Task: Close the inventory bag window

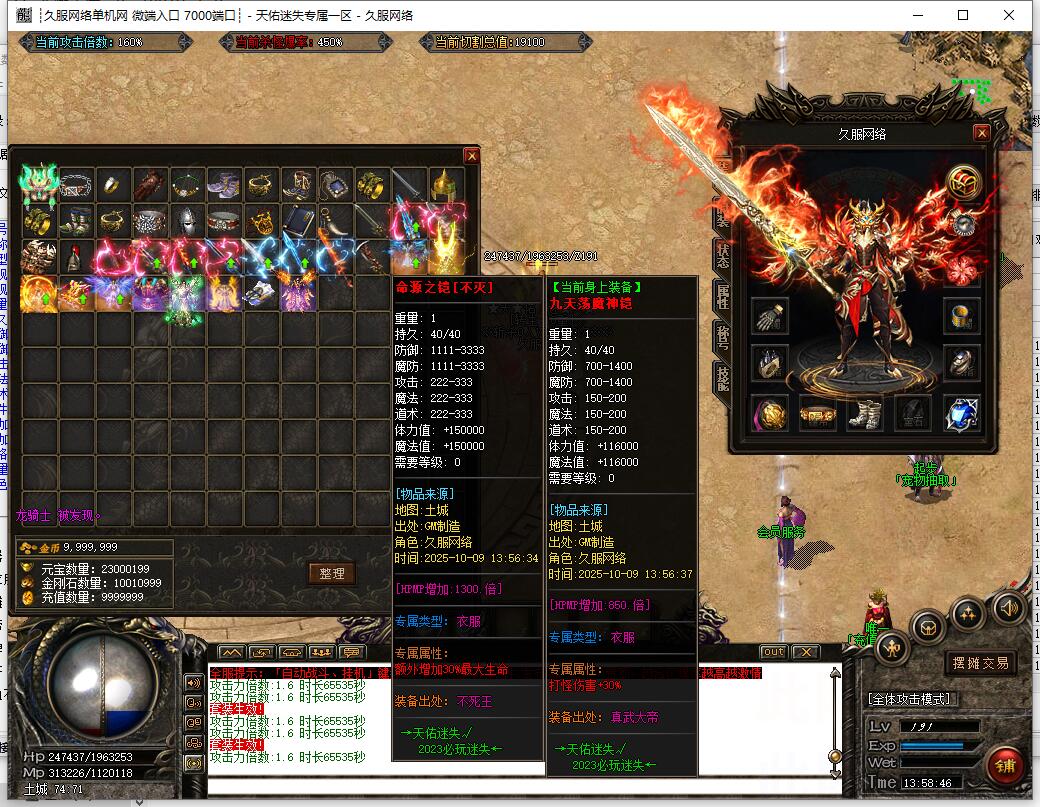Action: [x=471, y=156]
